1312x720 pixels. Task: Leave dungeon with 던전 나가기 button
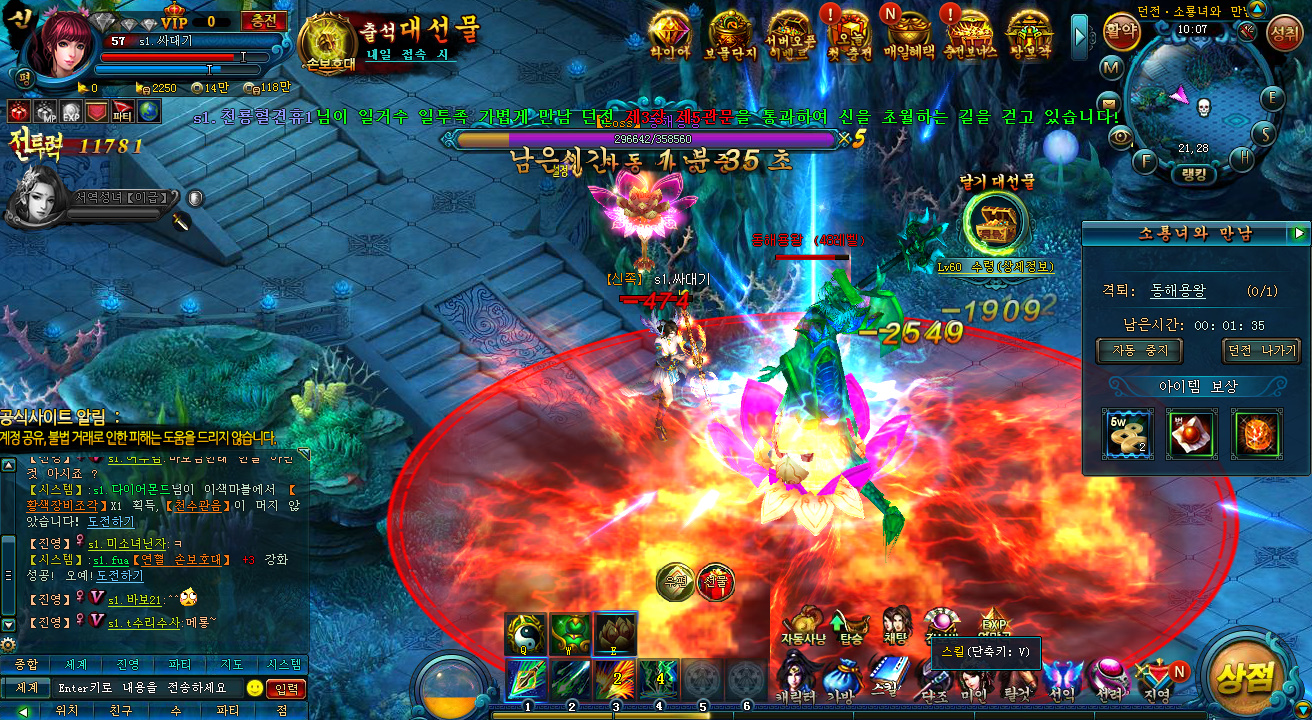pos(1261,351)
